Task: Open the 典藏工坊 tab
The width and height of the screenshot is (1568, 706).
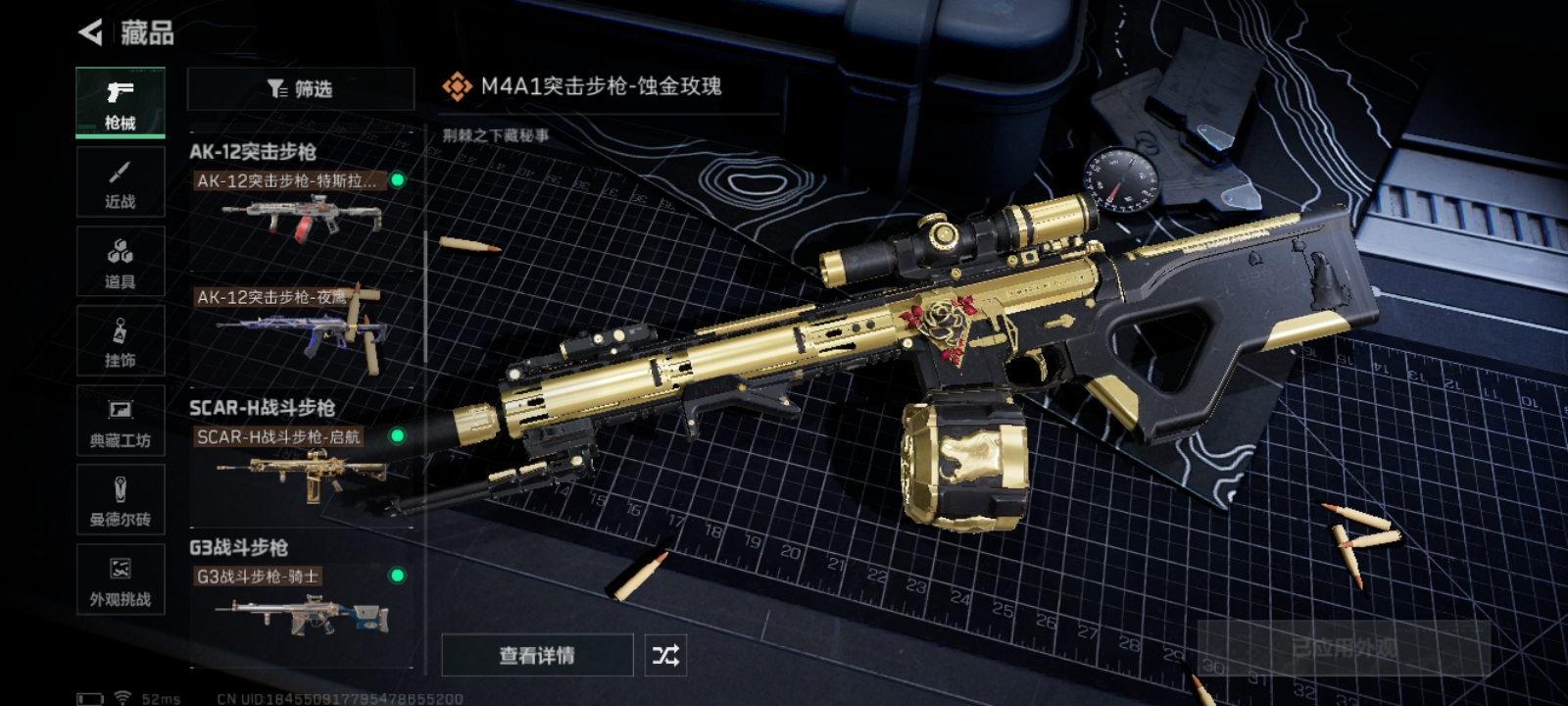Action: [x=121, y=421]
